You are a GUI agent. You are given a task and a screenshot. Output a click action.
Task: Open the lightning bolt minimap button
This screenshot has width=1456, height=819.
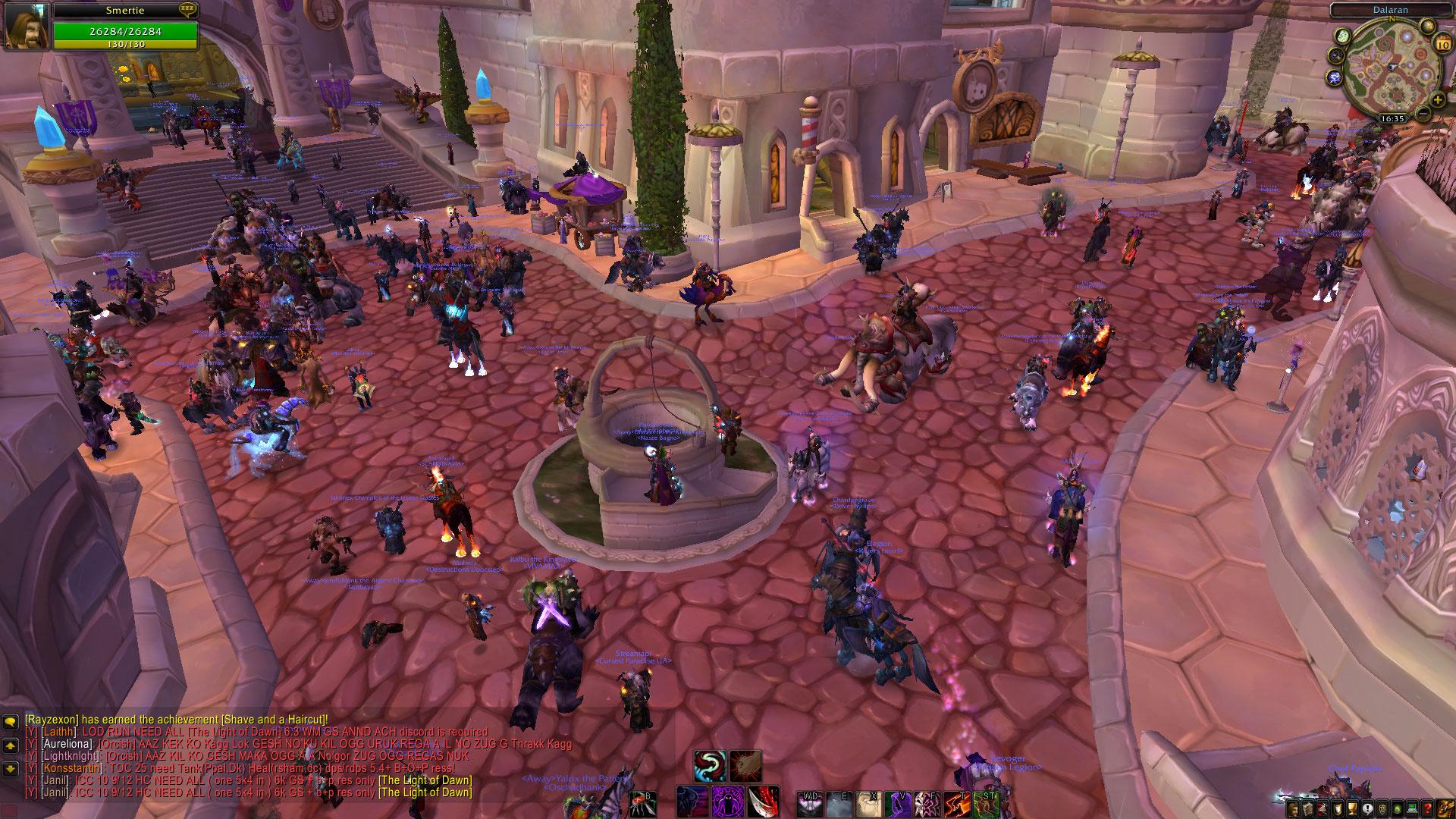[1335, 77]
